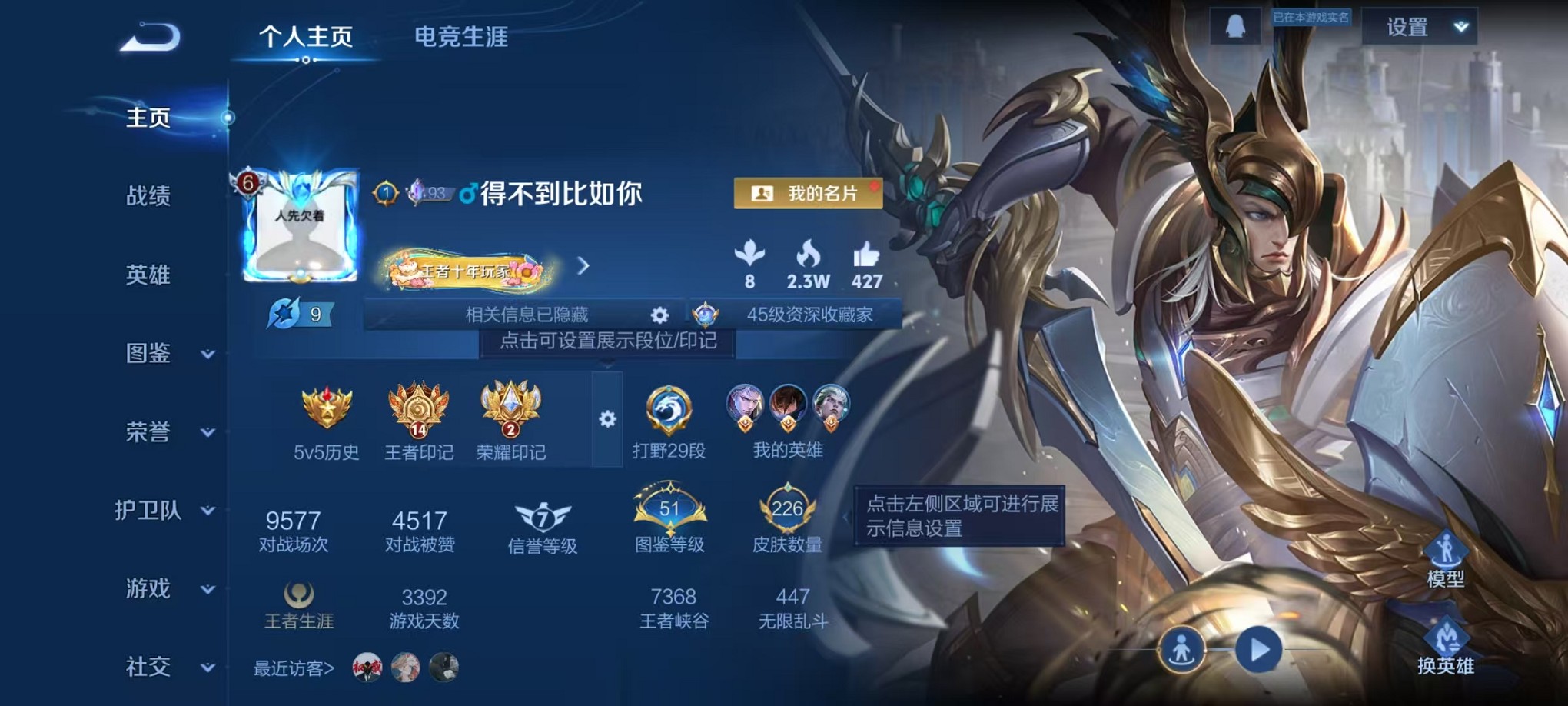Open the QQ penguin icon at top

point(1234,25)
